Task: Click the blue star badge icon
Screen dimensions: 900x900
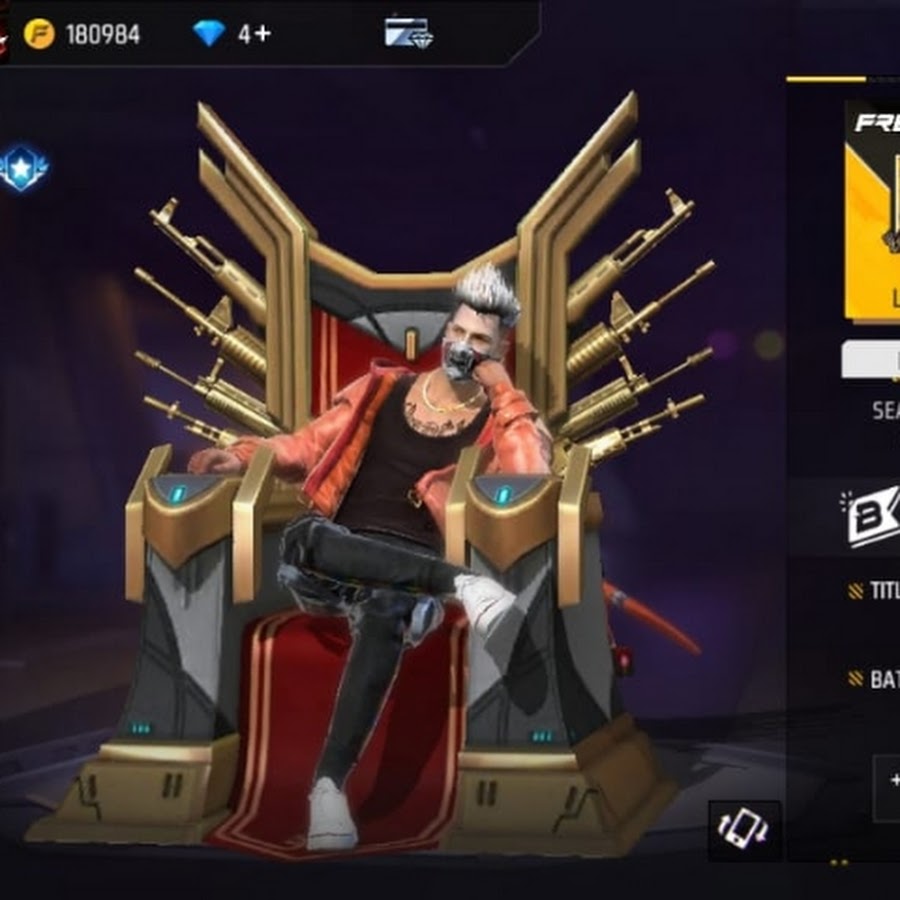Action: 23,168
